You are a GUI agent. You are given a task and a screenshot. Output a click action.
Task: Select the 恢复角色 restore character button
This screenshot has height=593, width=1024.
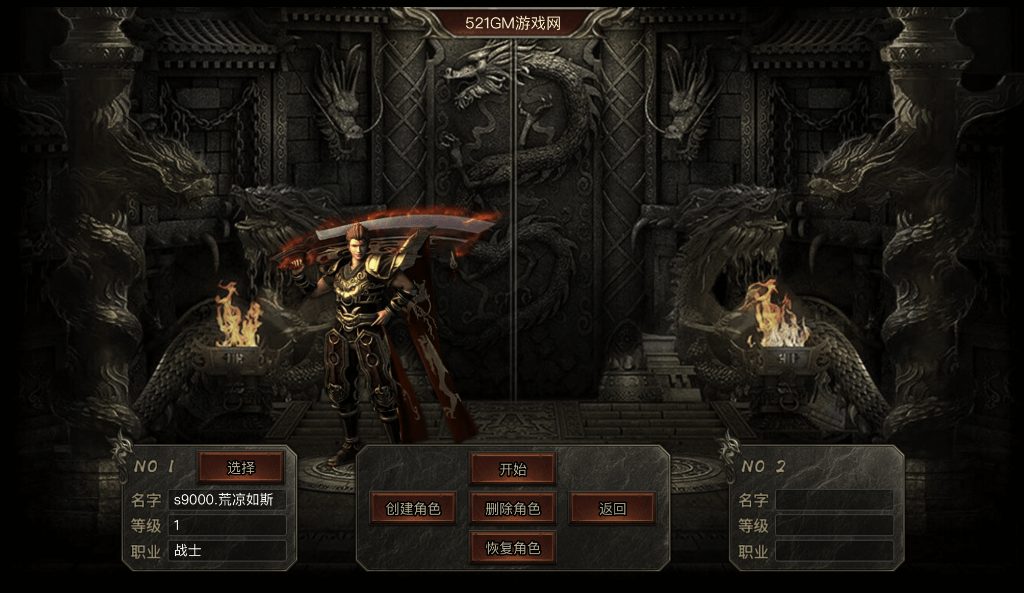pos(513,549)
